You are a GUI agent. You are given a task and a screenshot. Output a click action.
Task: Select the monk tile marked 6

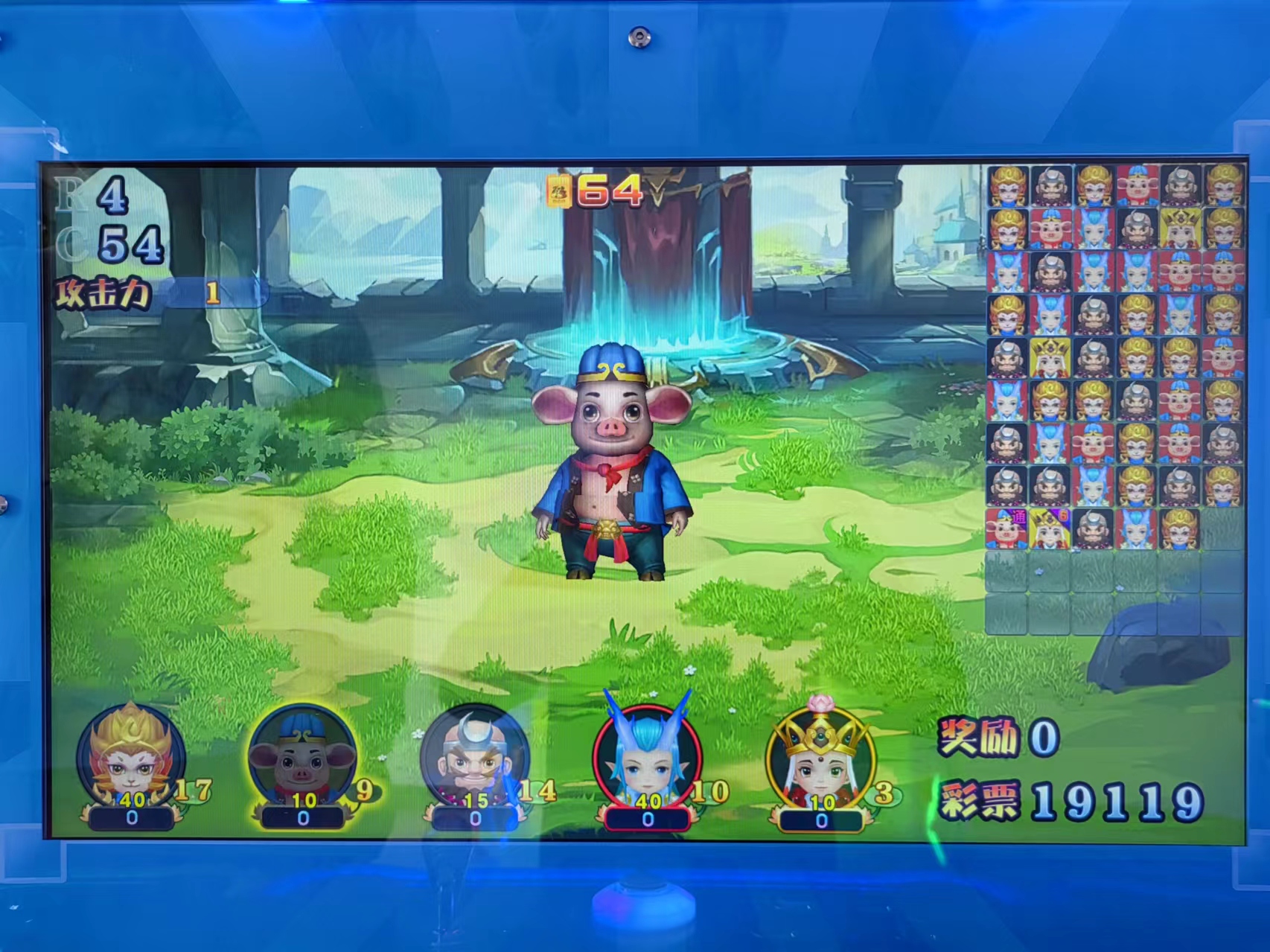[x=1050, y=528]
